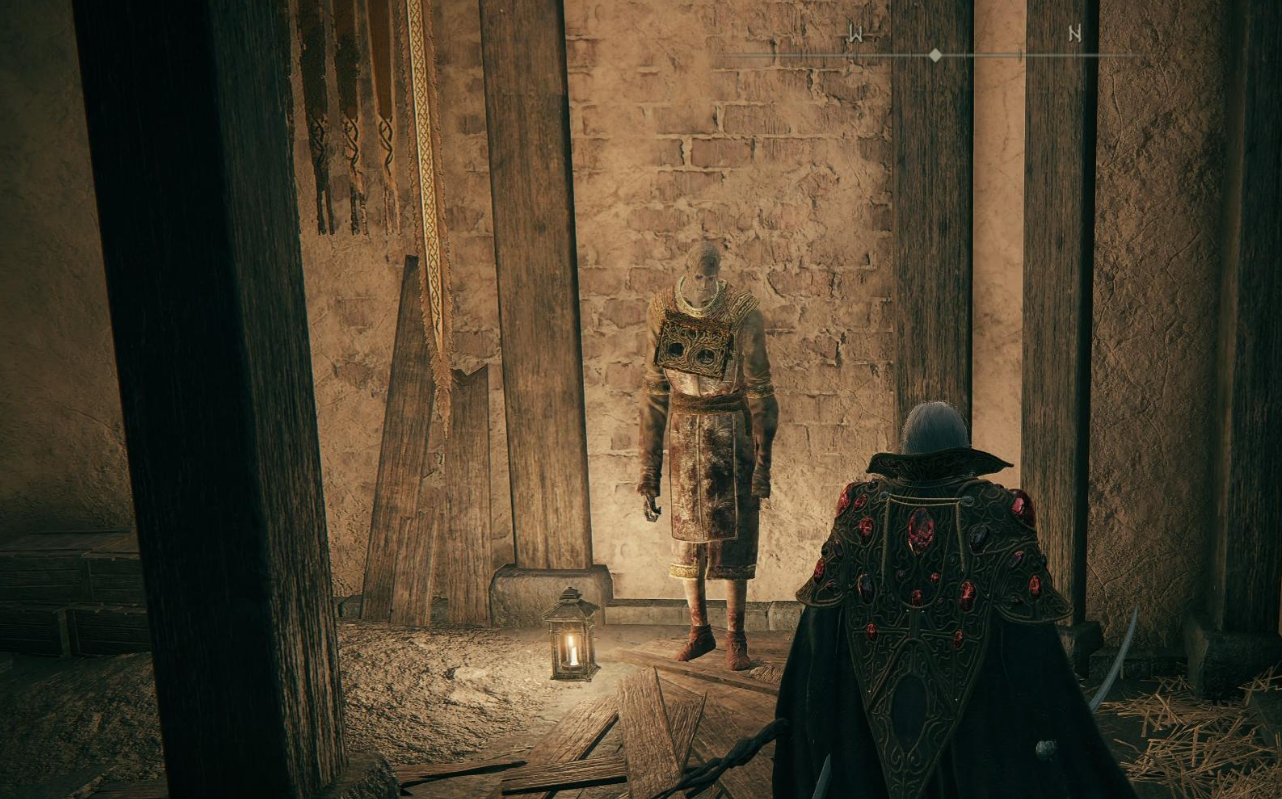Select the diamond marker on the compass bar
The height and width of the screenshot is (799, 1282).
[935, 55]
